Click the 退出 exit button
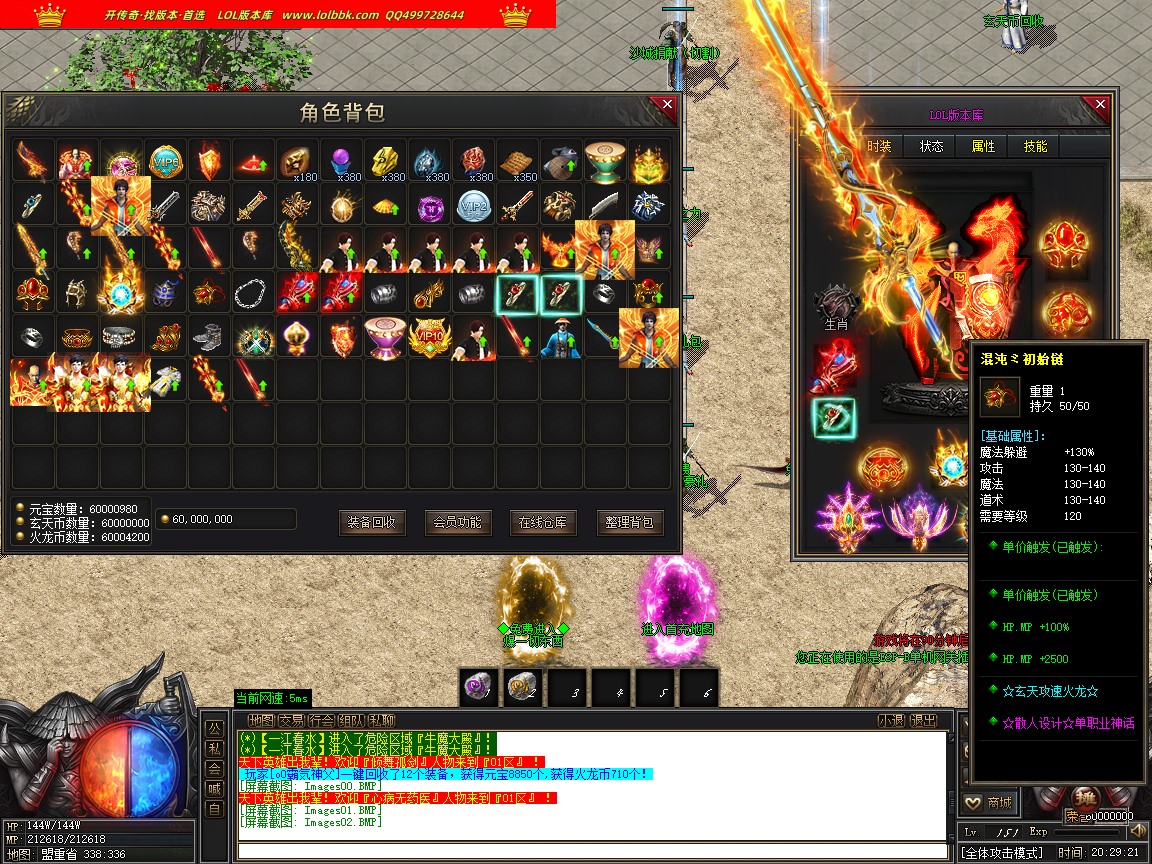 pos(924,720)
